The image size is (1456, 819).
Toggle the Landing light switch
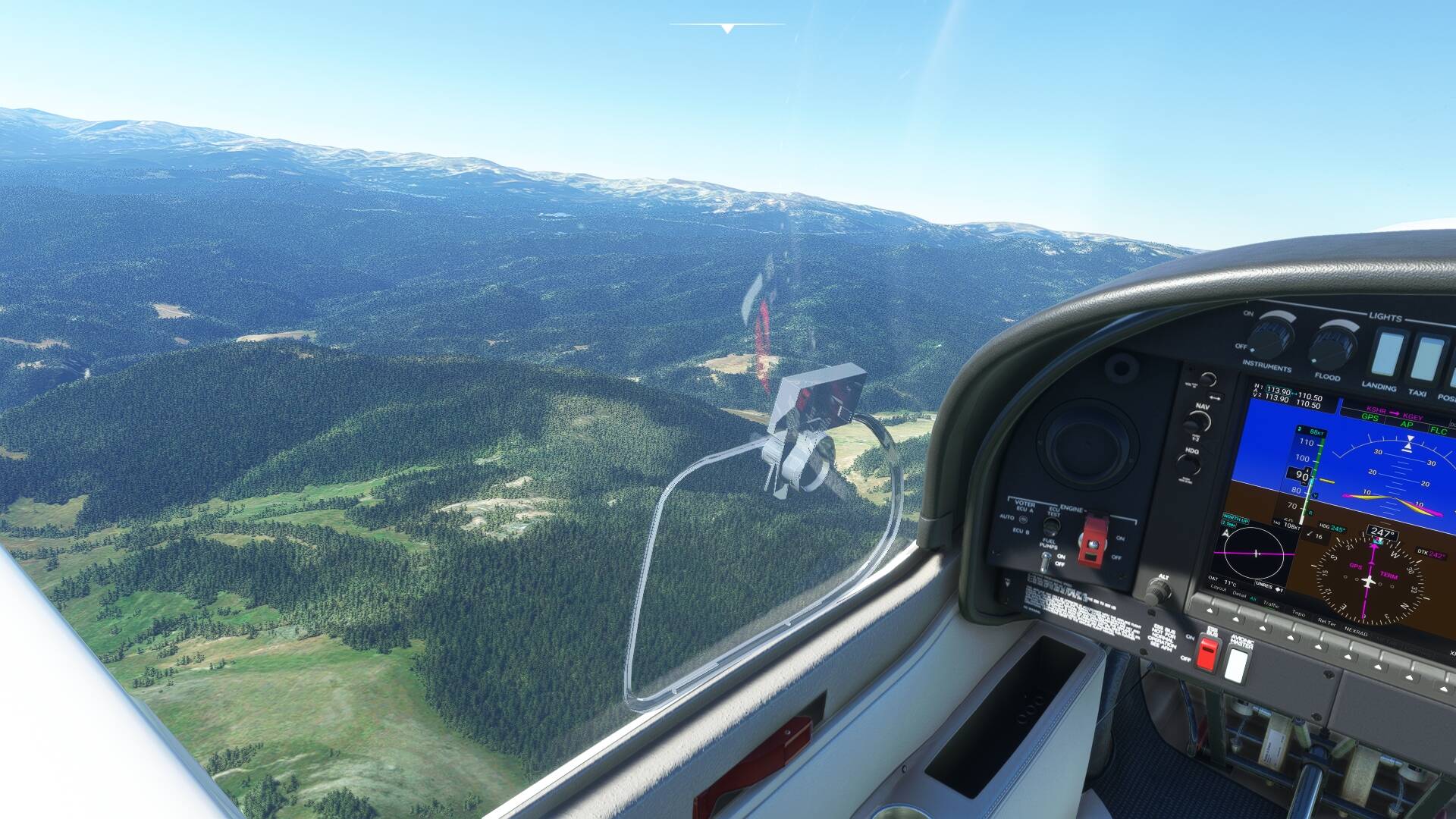point(1388,354)
